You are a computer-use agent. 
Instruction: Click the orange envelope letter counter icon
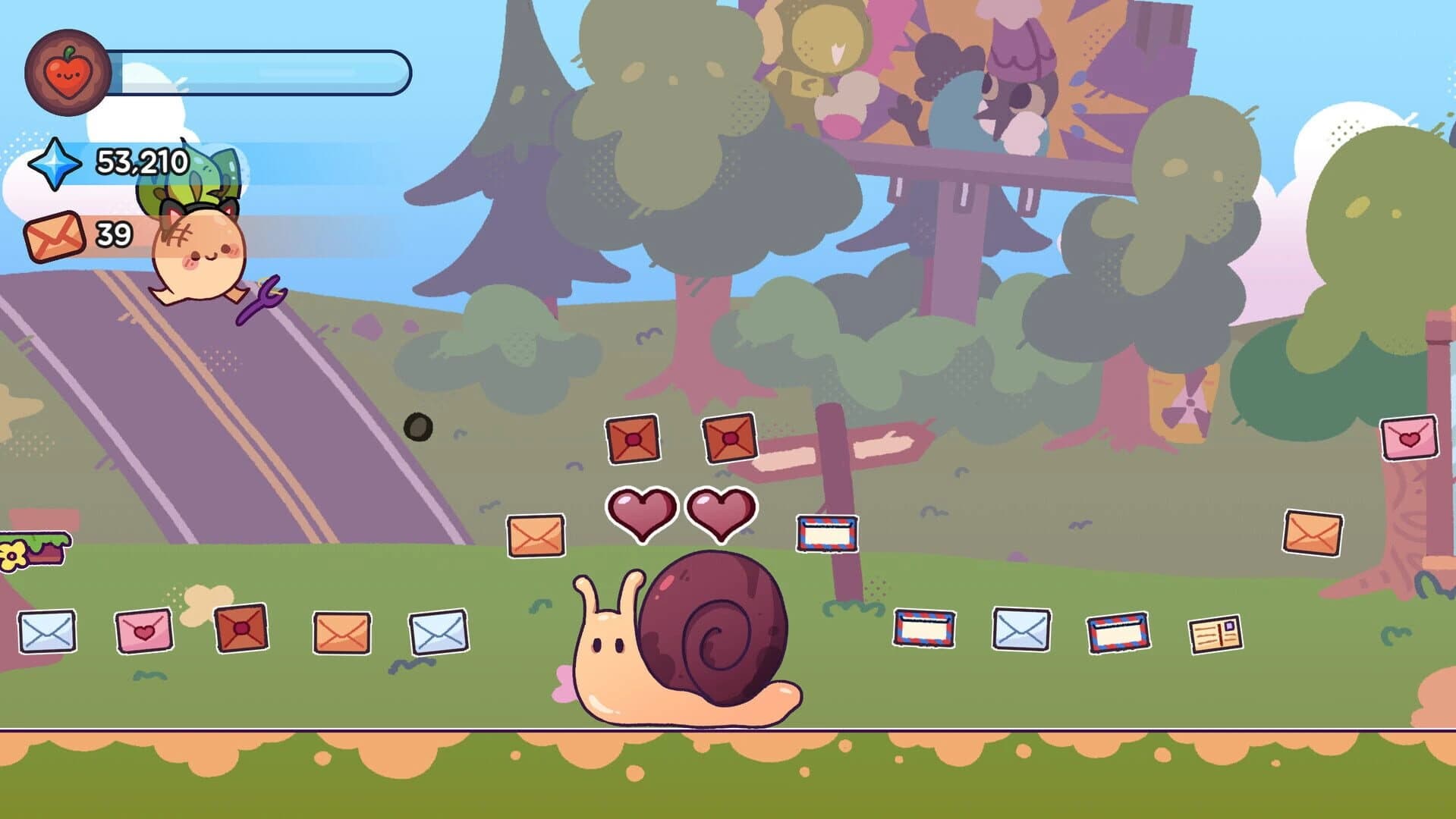coord(53,235)
